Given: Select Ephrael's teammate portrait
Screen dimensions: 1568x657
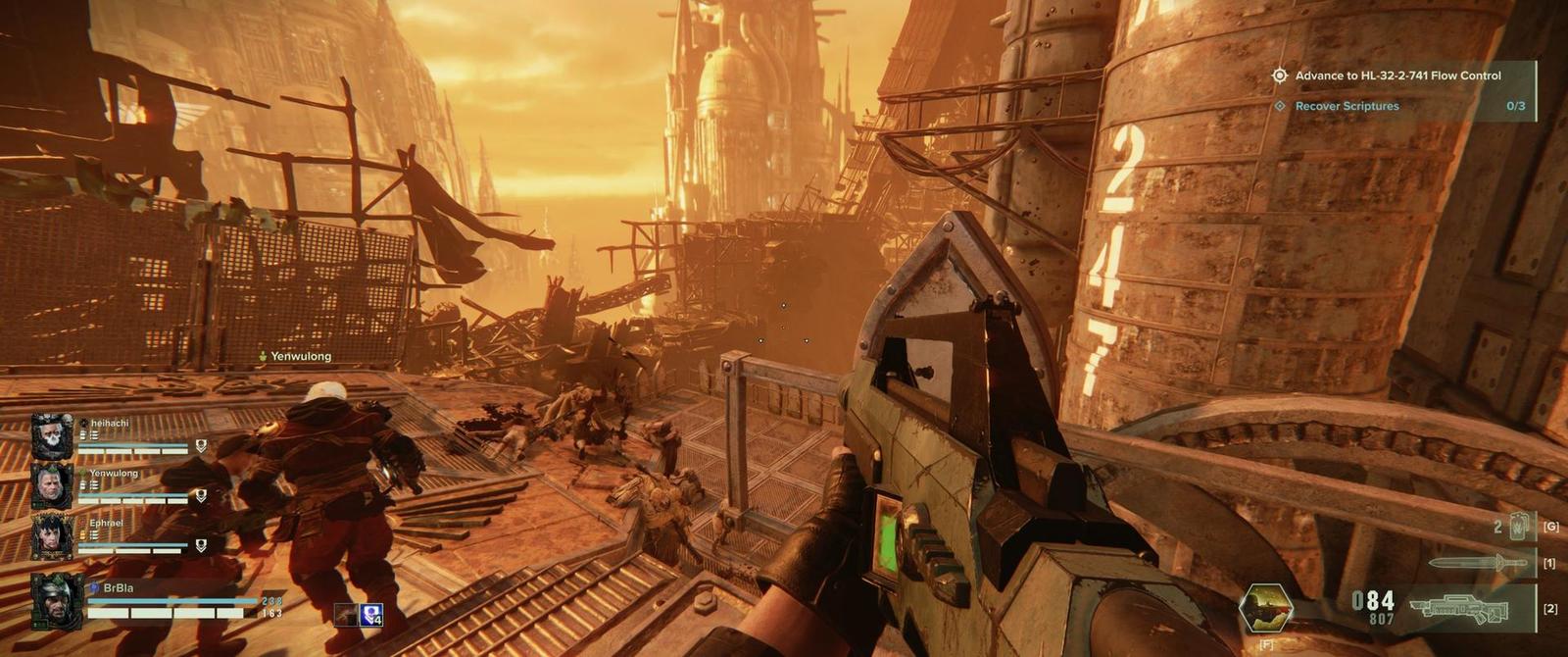Looking at the screenshot, I should pyautogui.click(x=52, y=536).
